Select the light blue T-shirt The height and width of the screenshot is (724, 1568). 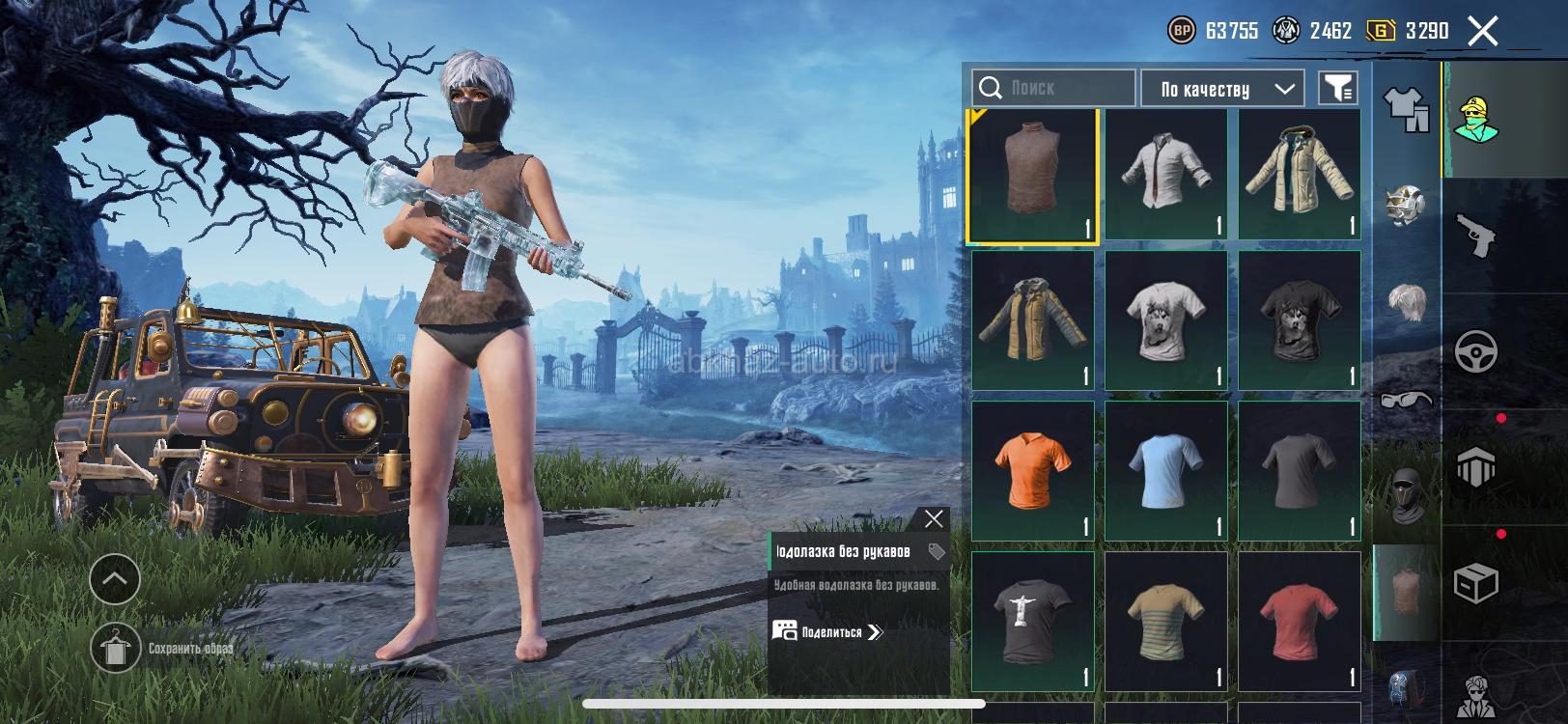pos(1165,471)
